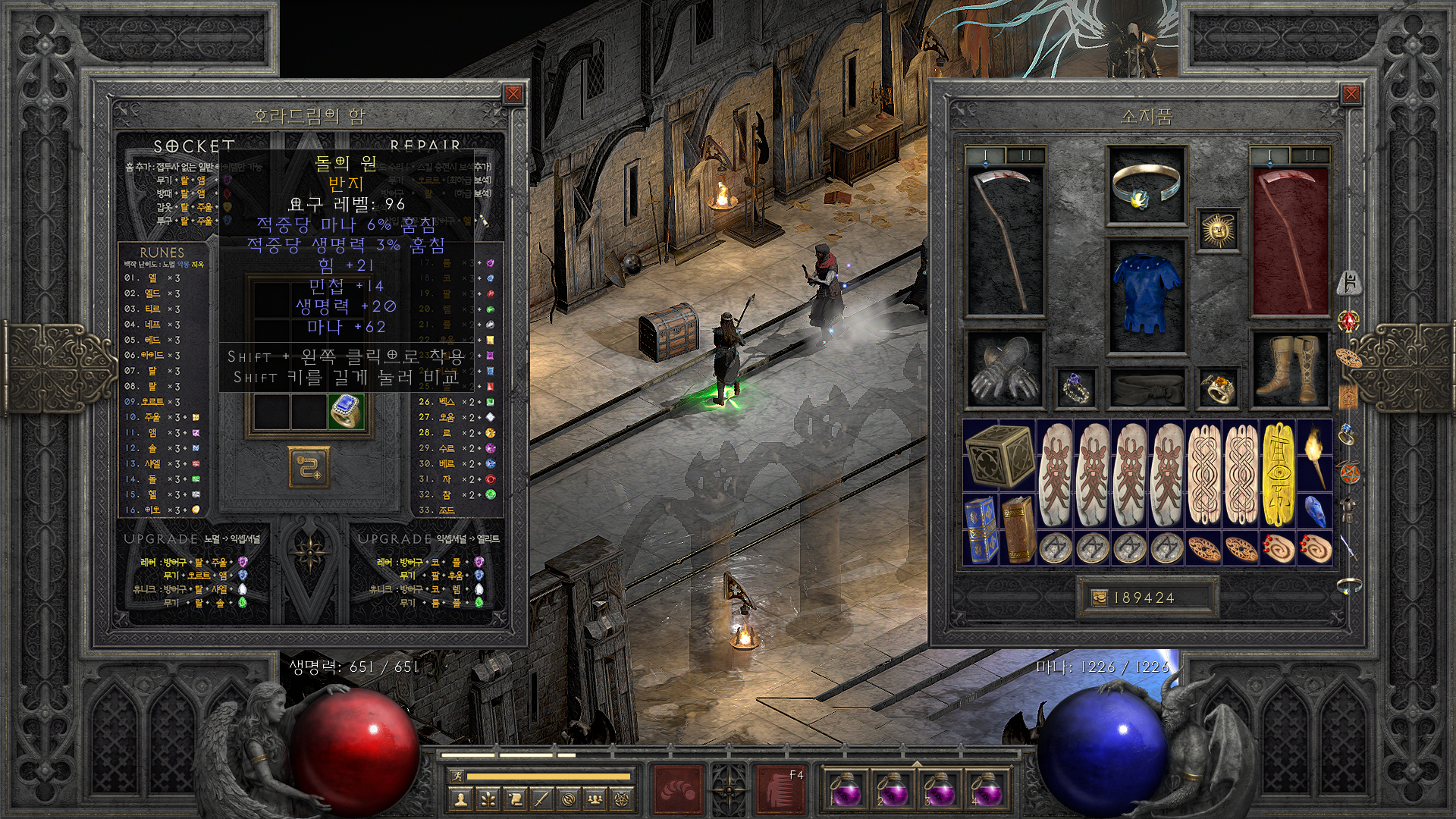Image resolution: width=1456 pixels, height=819 pixels.
Task: Select the Horadric Cube in the inventory
Action: click(x=999, y=457)
